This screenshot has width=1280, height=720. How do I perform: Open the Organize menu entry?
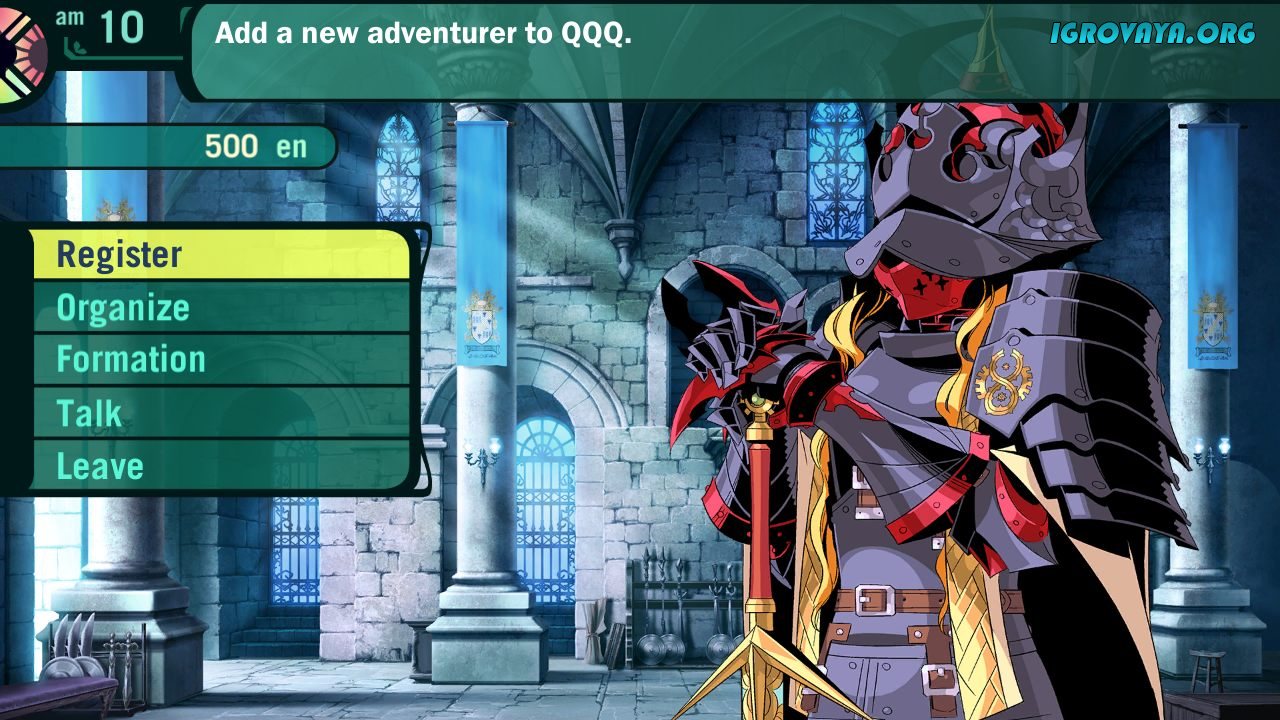220,308
